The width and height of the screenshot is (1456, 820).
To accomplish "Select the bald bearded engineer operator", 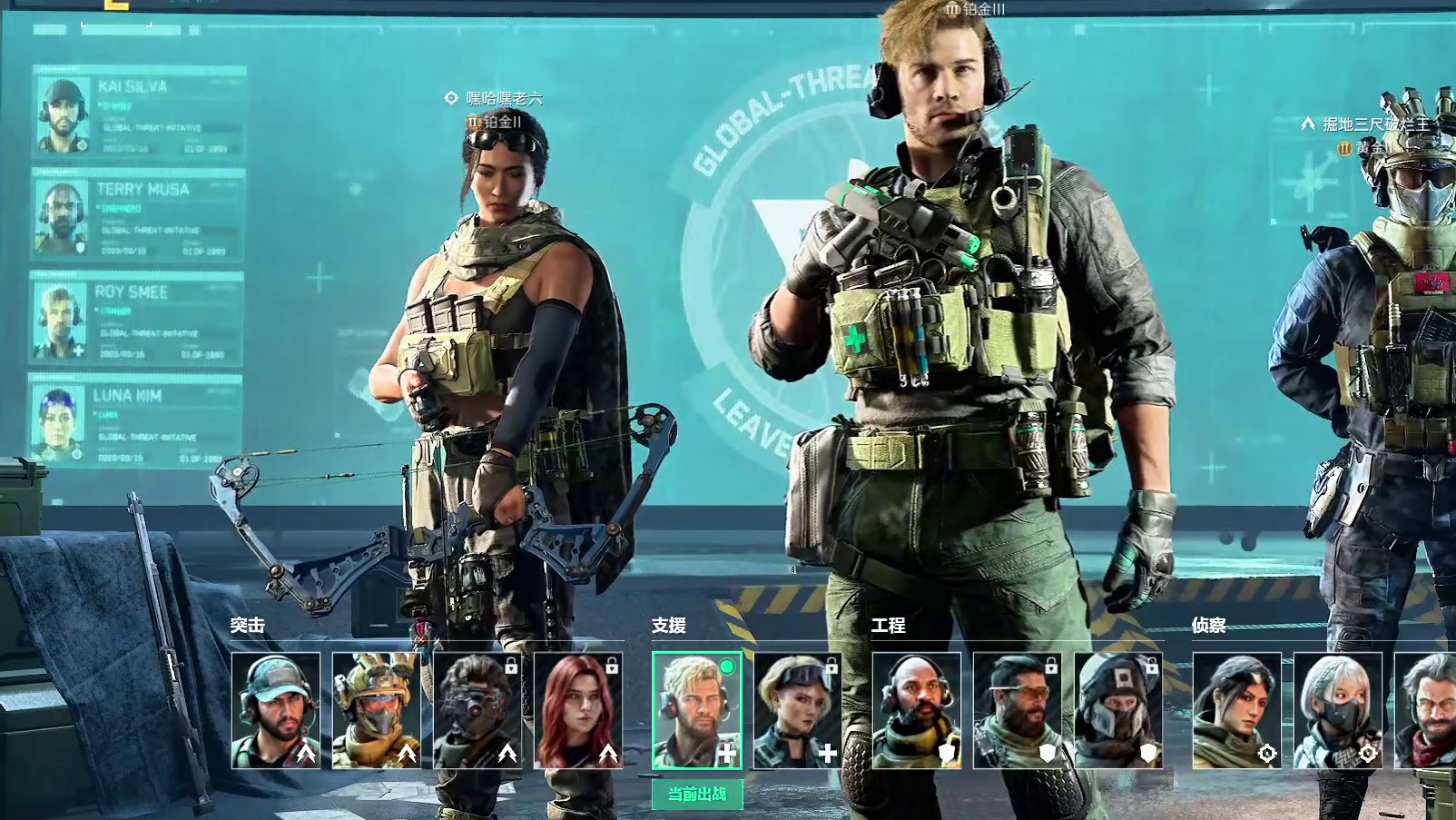I will (x=917, y=710).
